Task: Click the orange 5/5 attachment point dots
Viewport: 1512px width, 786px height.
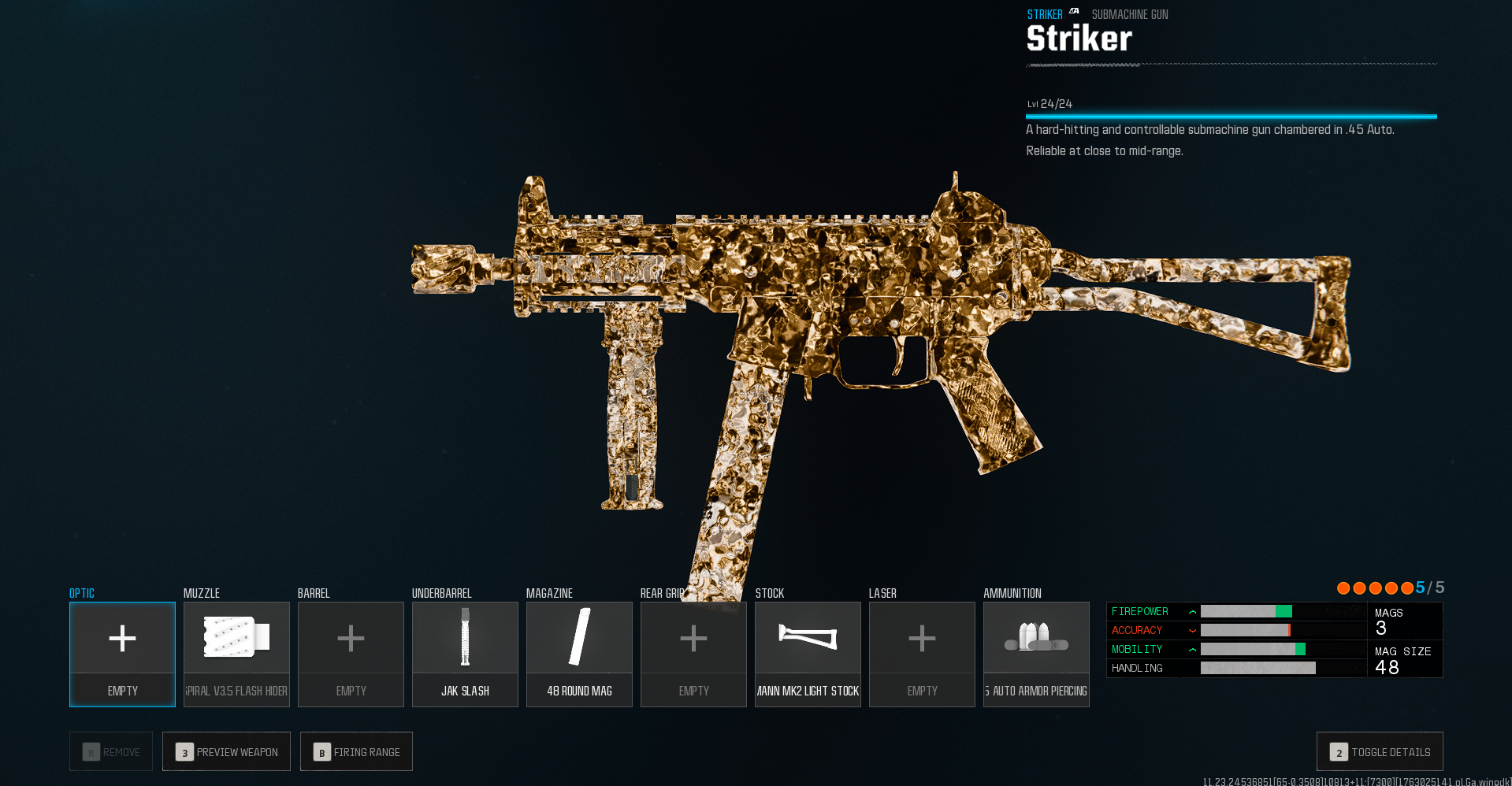Action: 1377,588
